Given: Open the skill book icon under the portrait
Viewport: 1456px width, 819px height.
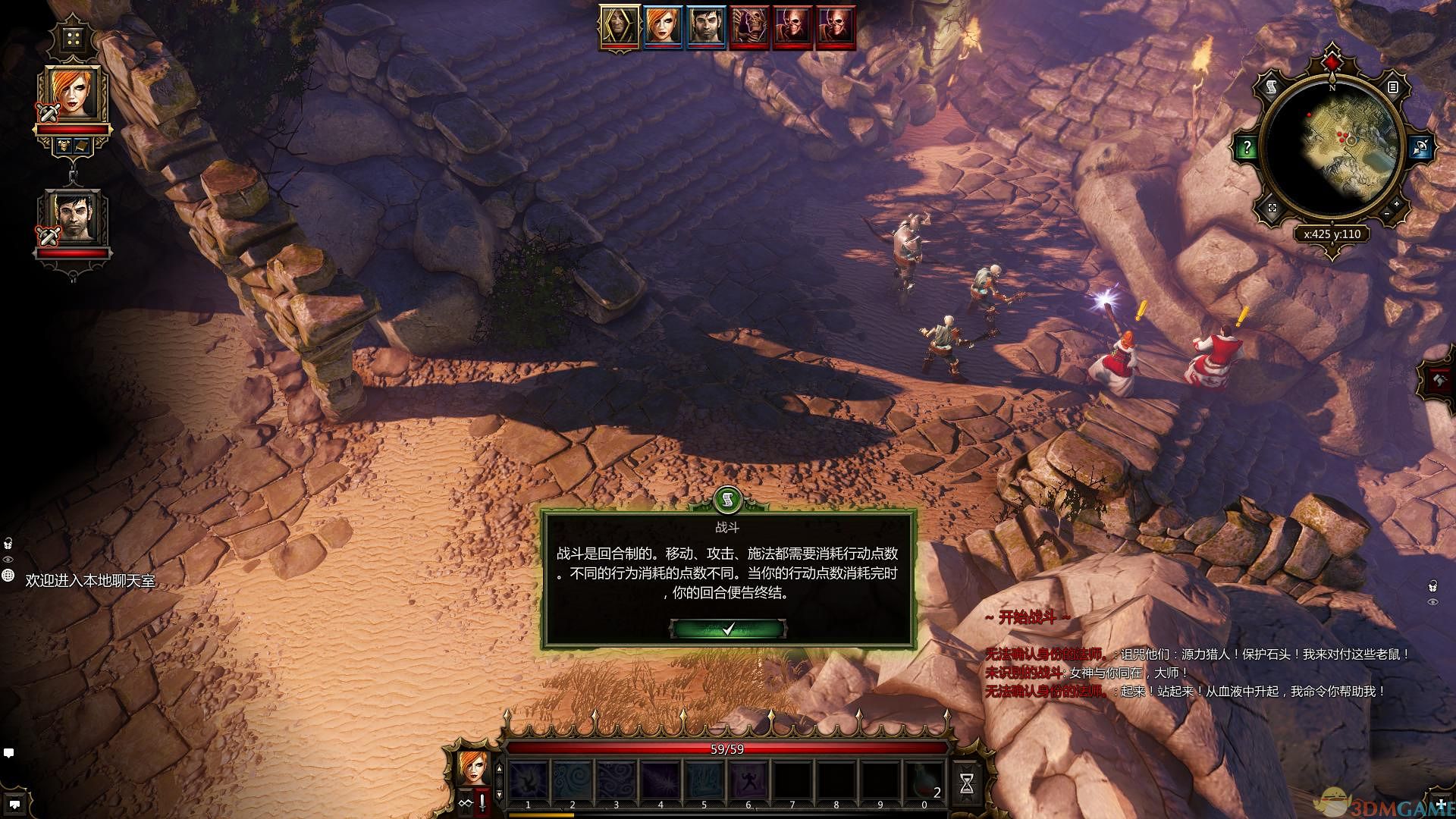Looking at the screenshot, I should [82, 146].
